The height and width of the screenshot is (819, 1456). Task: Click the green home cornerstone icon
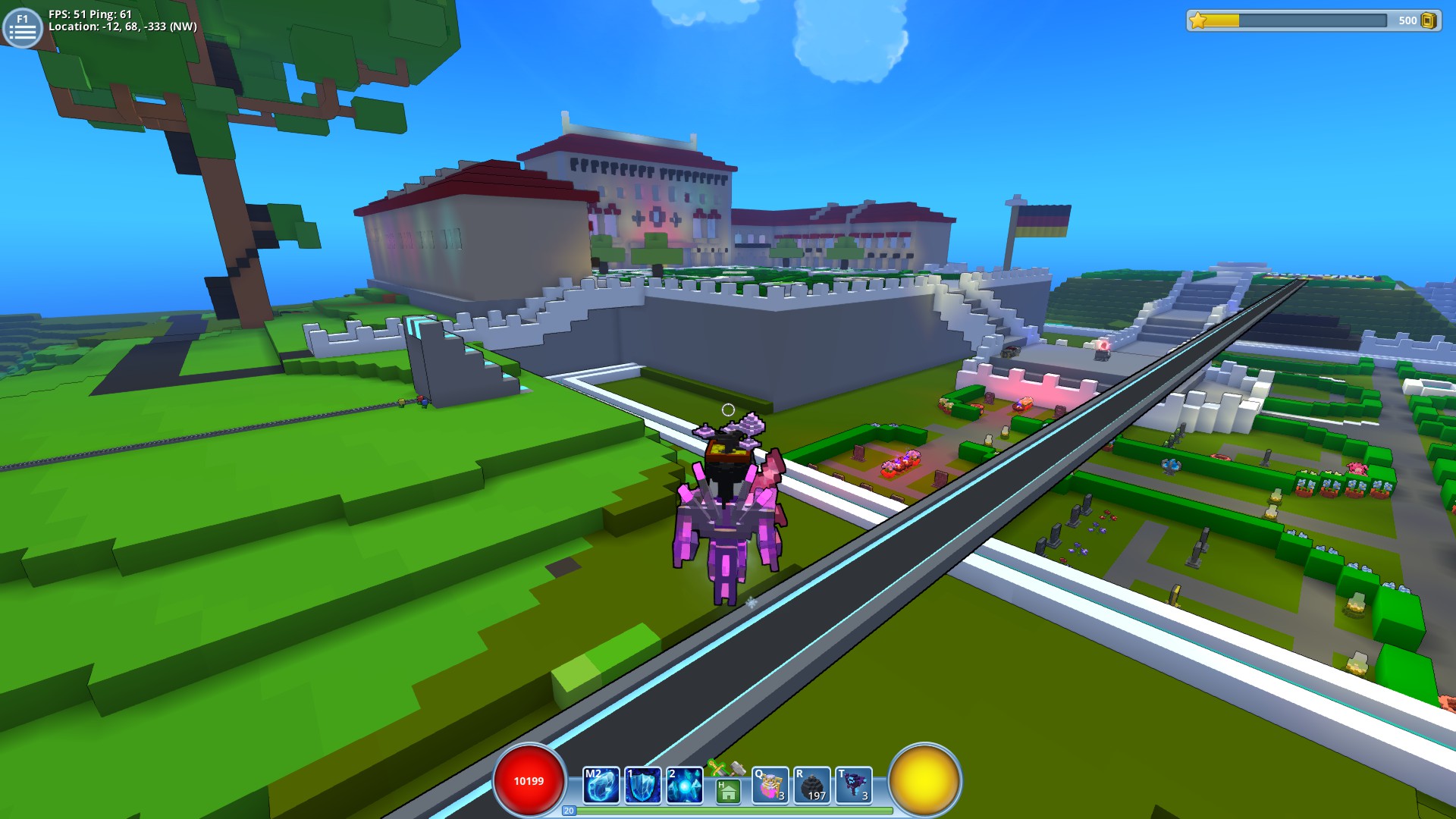[x=726, y=791]
